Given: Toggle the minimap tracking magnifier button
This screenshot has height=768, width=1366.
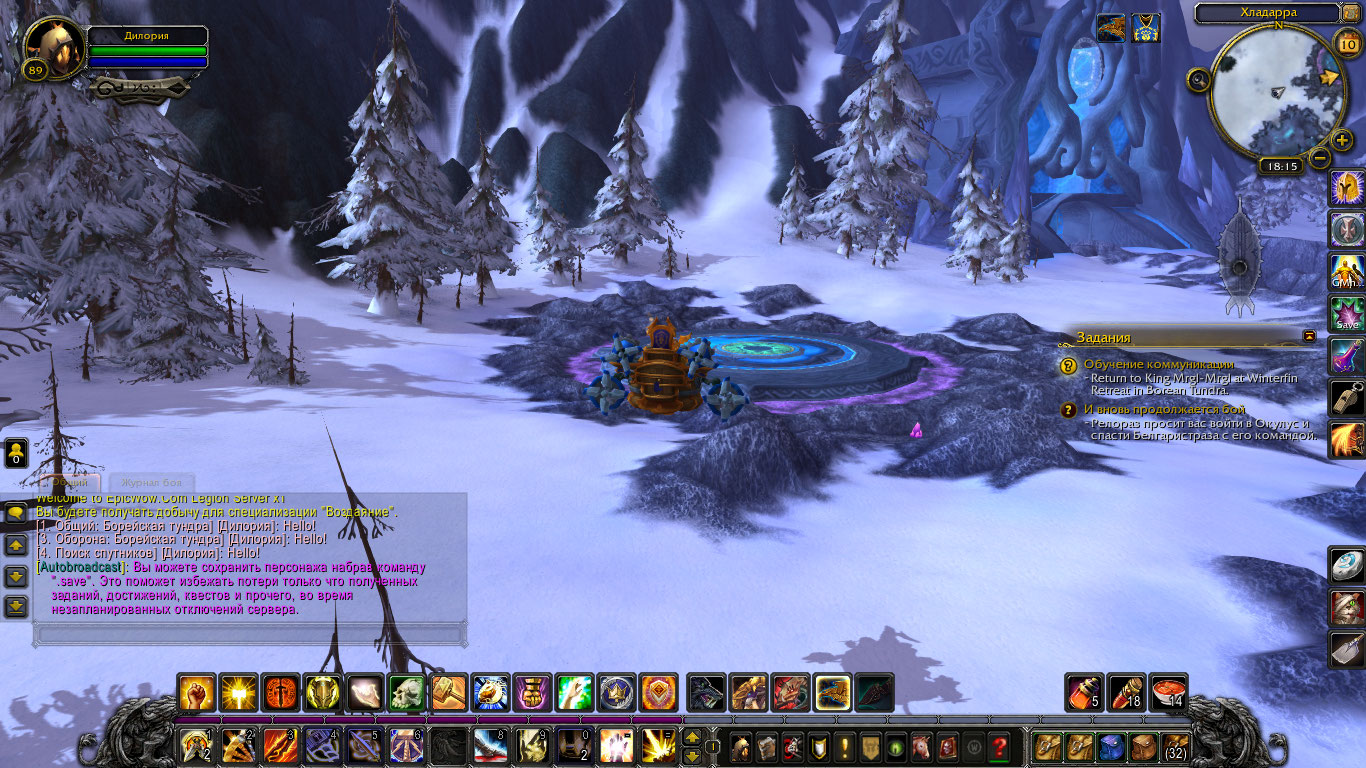Looking at the screenshot, I should (1199, 79).
